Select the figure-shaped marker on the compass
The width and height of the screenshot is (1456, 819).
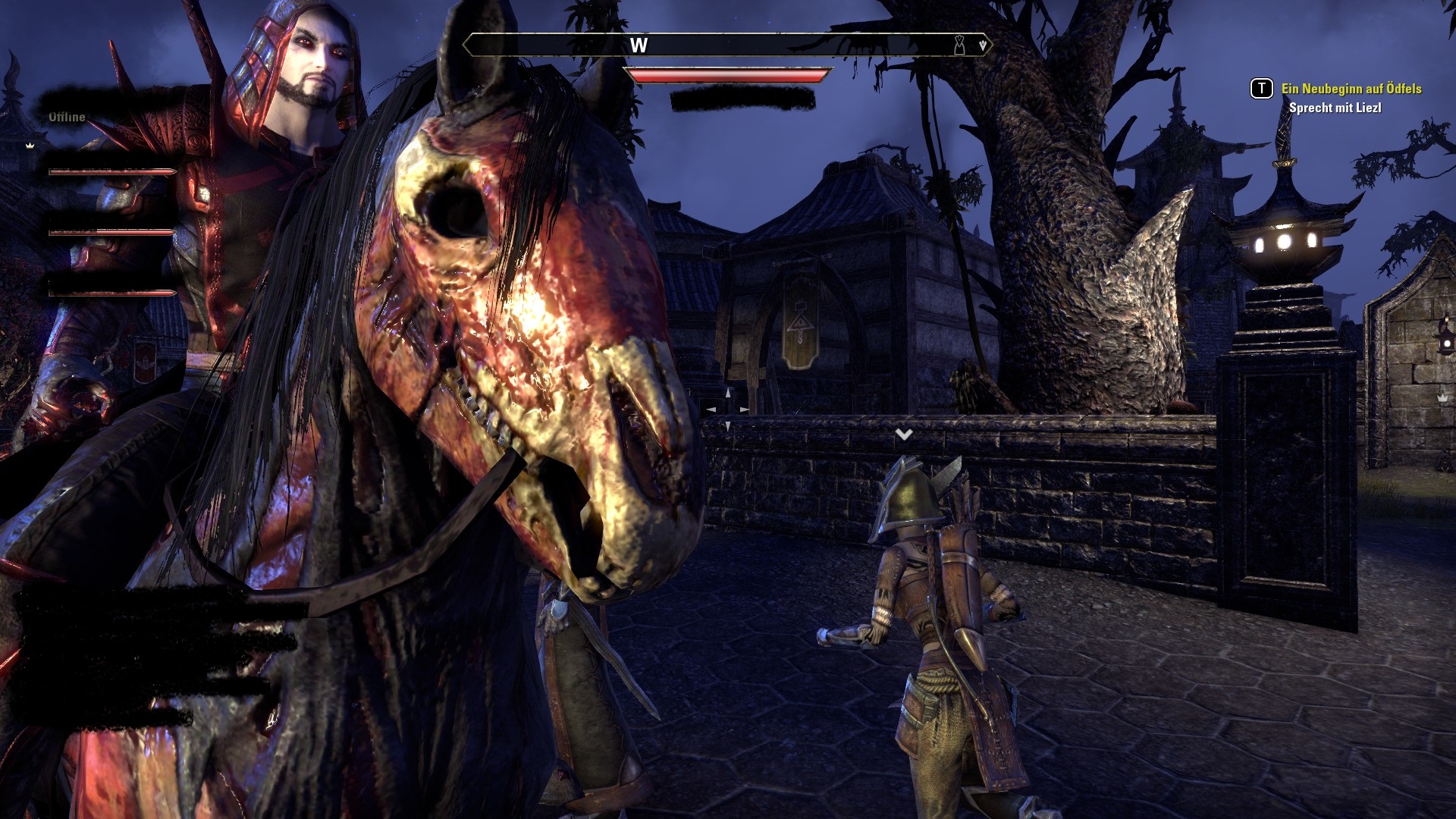coord(959,45)
